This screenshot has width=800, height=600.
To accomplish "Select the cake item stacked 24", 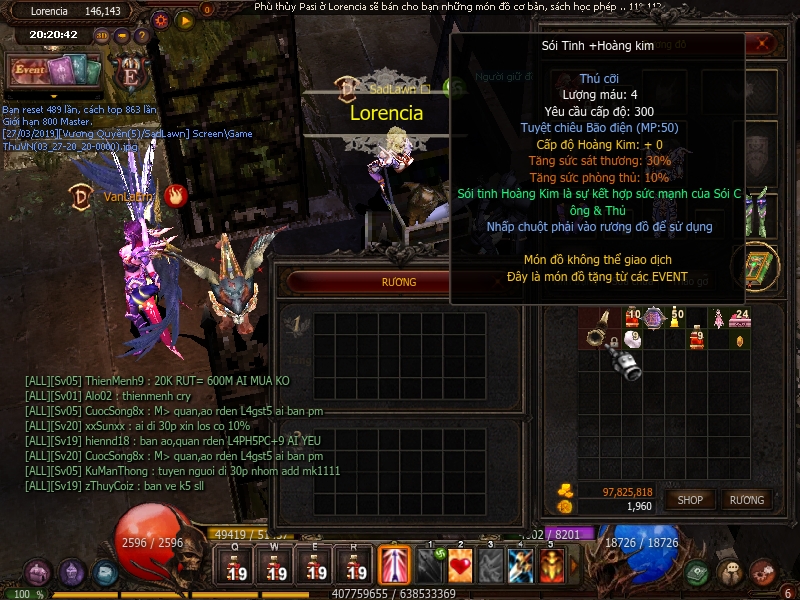I will pos(741,319).
